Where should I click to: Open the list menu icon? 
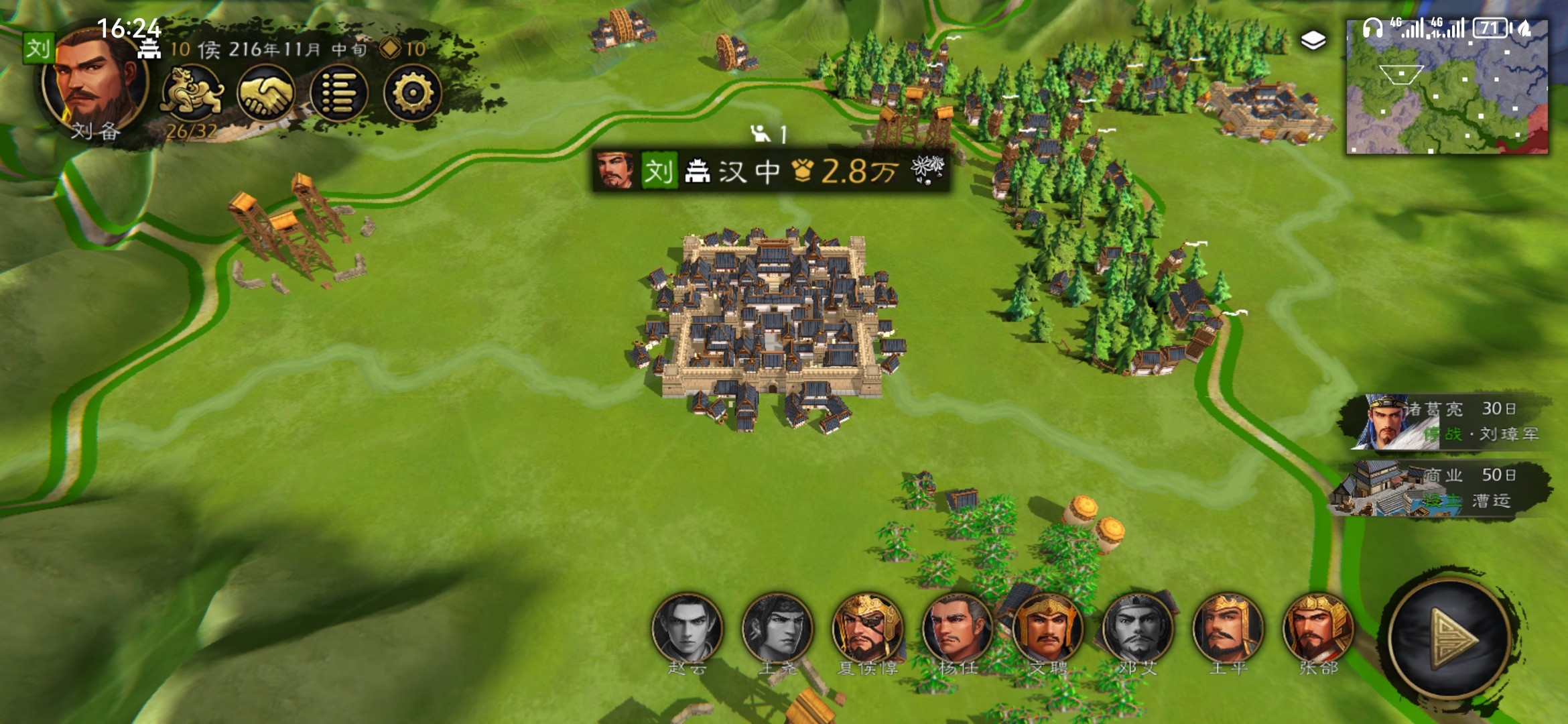pyautogui.click(x=339, y=94)
